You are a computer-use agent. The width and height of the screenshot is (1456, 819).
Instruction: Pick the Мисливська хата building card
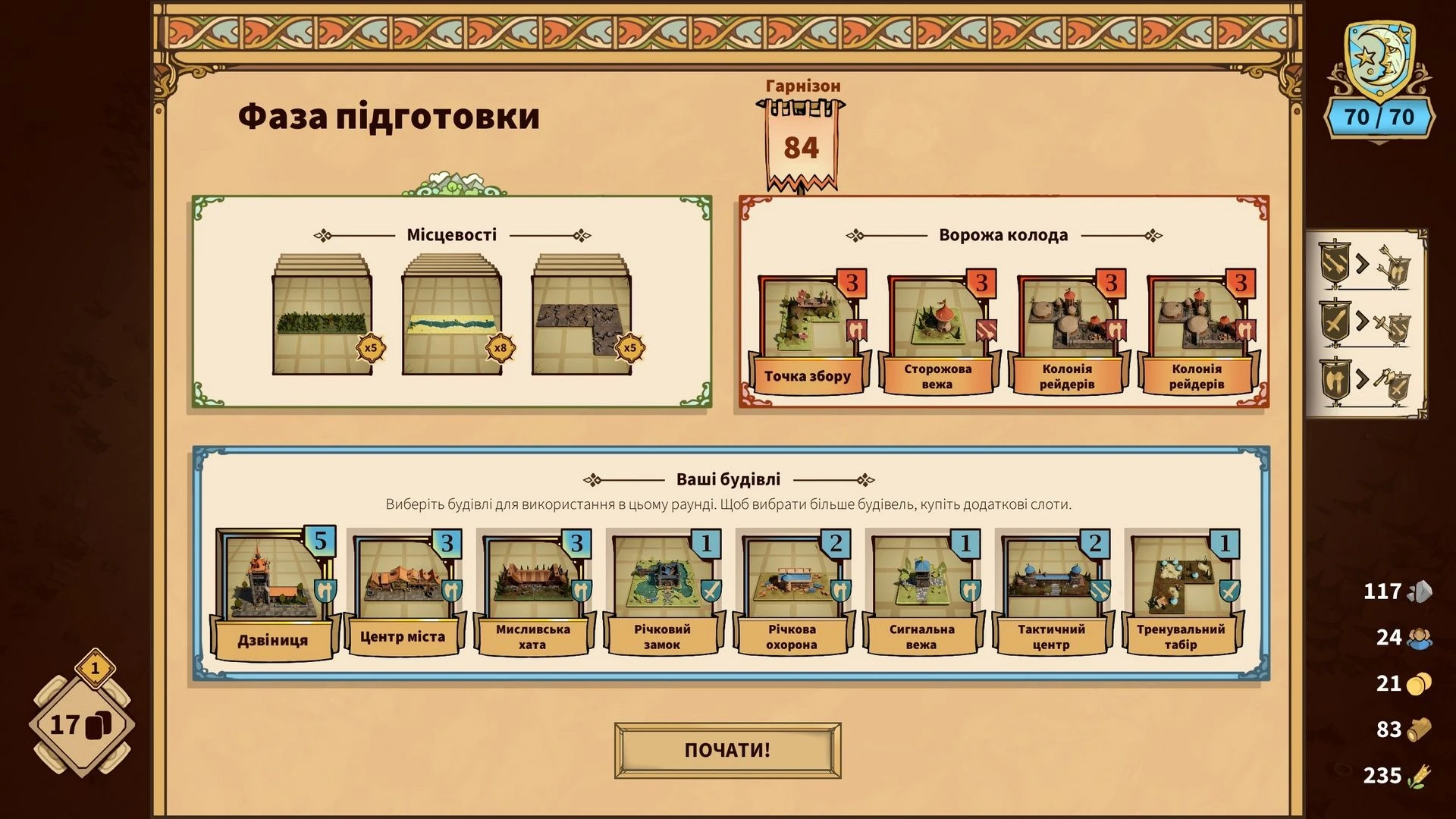click(x=532, y=593)
